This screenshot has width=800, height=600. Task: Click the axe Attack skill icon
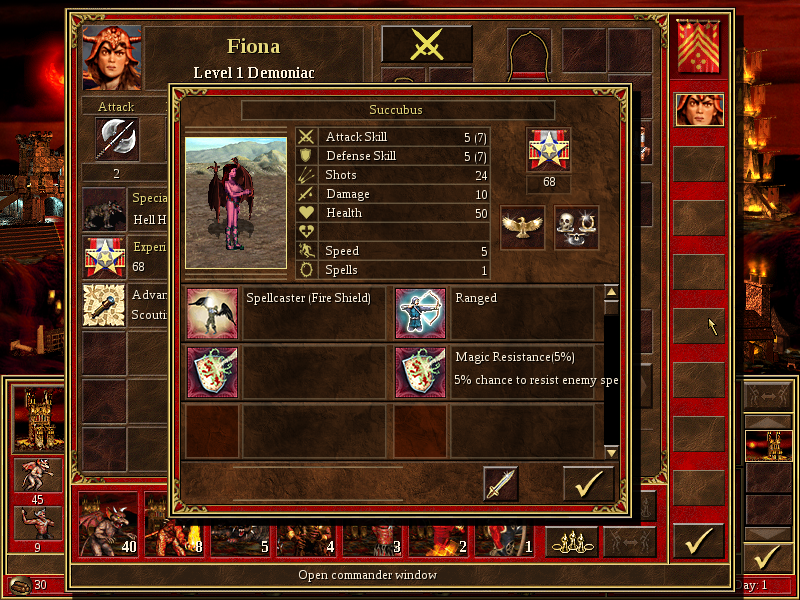(117, 139)
